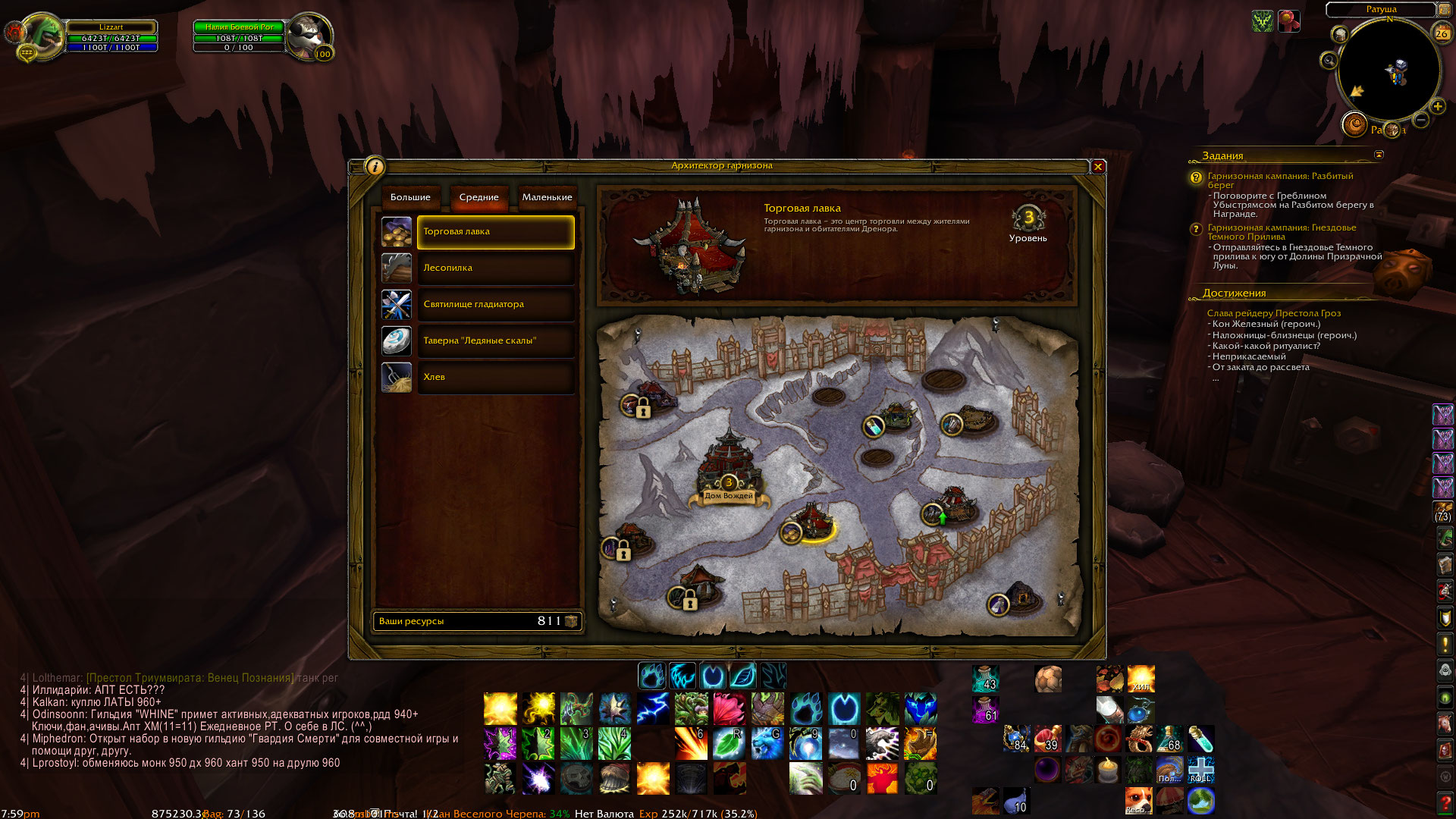
Task: Zoom in the minimap
Action: pyautogui.click(x=1437, y=107)
